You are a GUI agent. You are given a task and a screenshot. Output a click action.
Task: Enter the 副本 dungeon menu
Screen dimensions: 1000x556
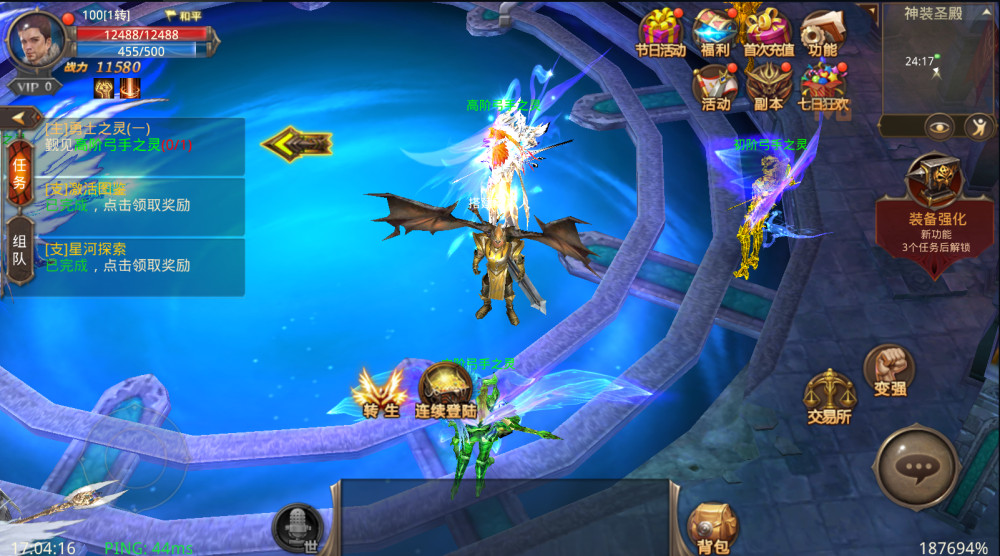click(x=768, y=85)
